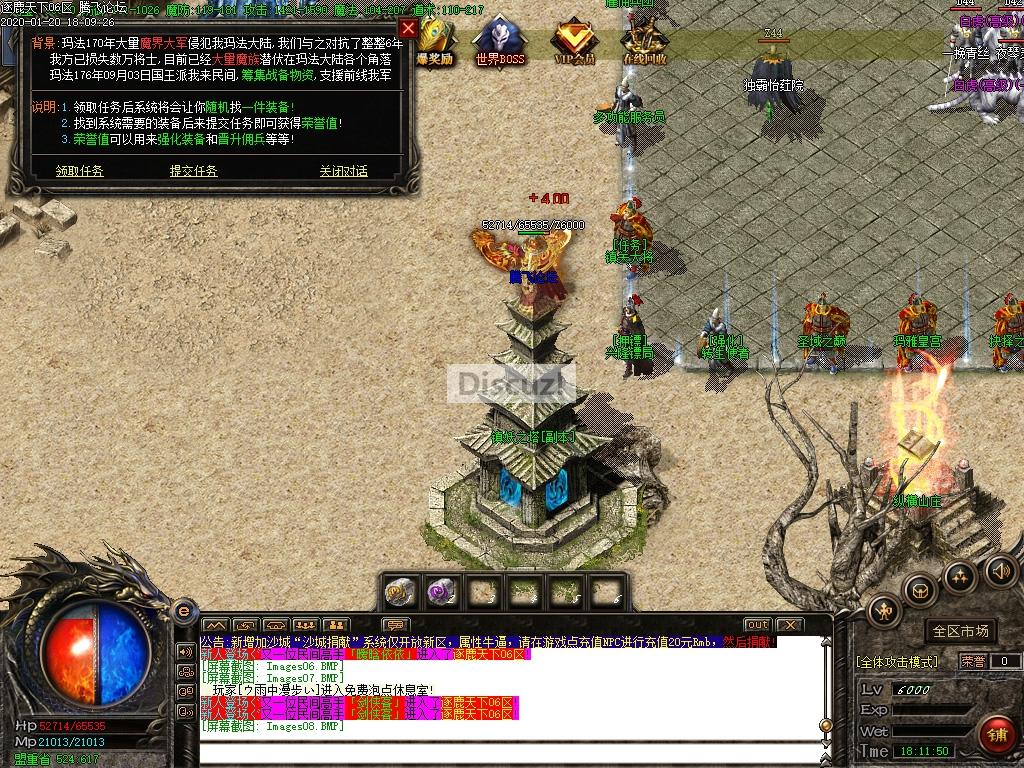1024x768 pixels.
Task: Select the purple item in the hotbar
Action: (441, 592)
